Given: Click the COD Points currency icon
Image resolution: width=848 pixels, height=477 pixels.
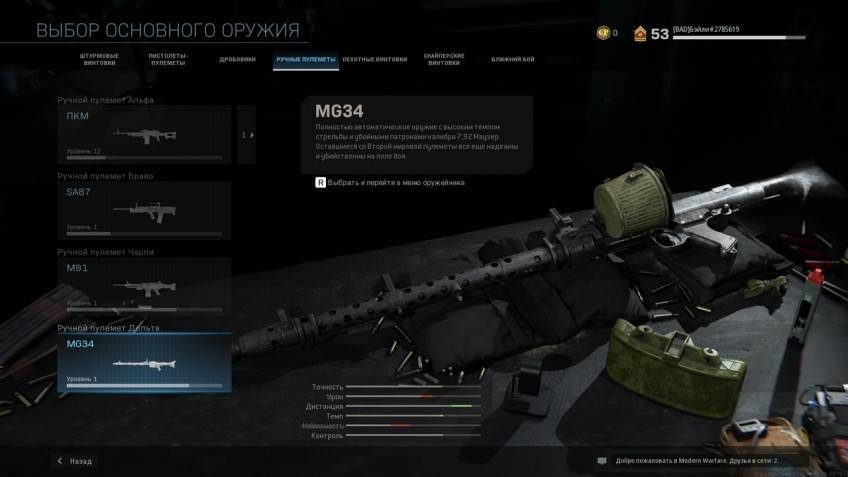Looking at the screenshot, I should (603, 33).
